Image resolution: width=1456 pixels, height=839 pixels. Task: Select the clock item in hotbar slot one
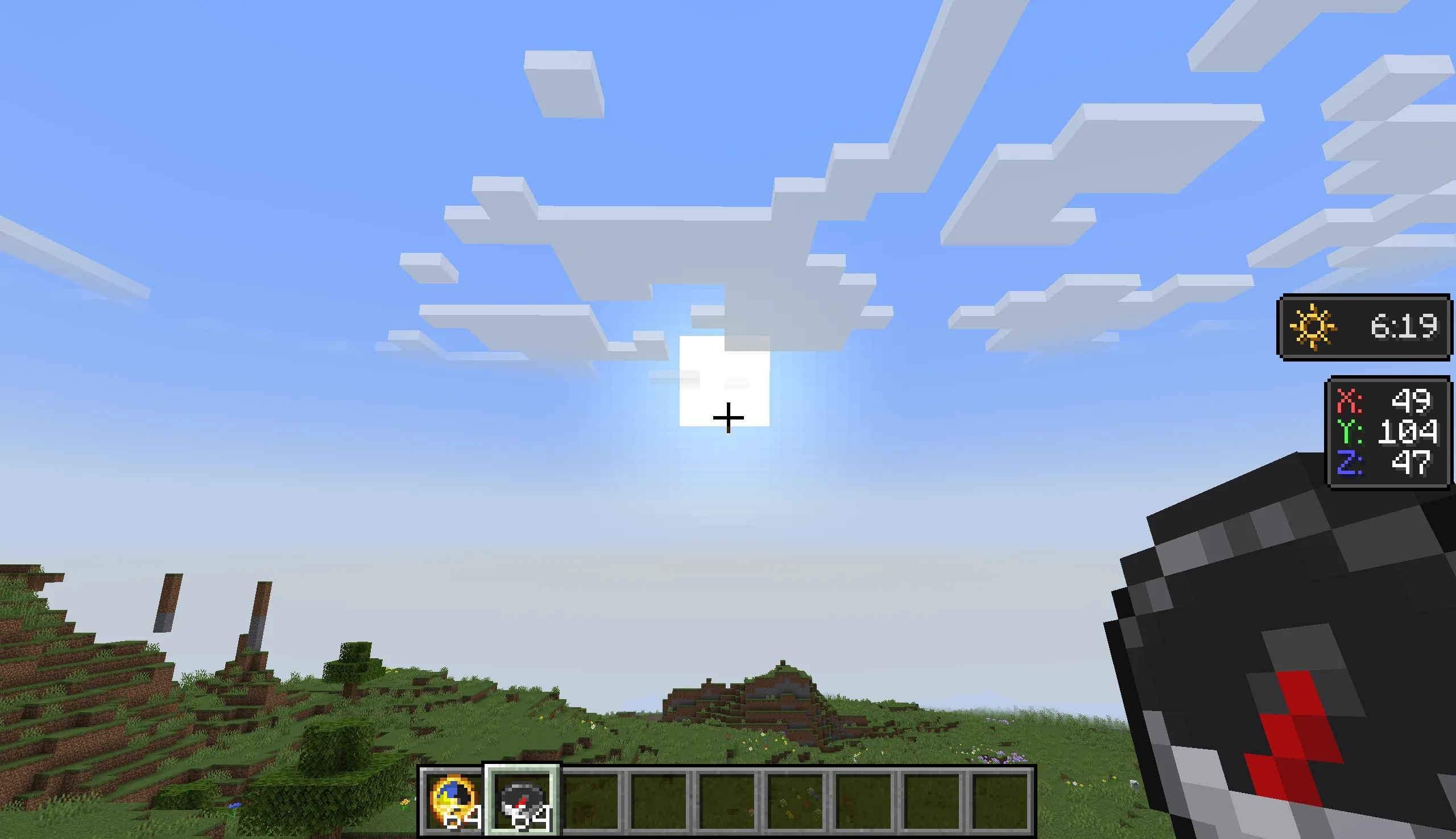click(x=456, y=800)
